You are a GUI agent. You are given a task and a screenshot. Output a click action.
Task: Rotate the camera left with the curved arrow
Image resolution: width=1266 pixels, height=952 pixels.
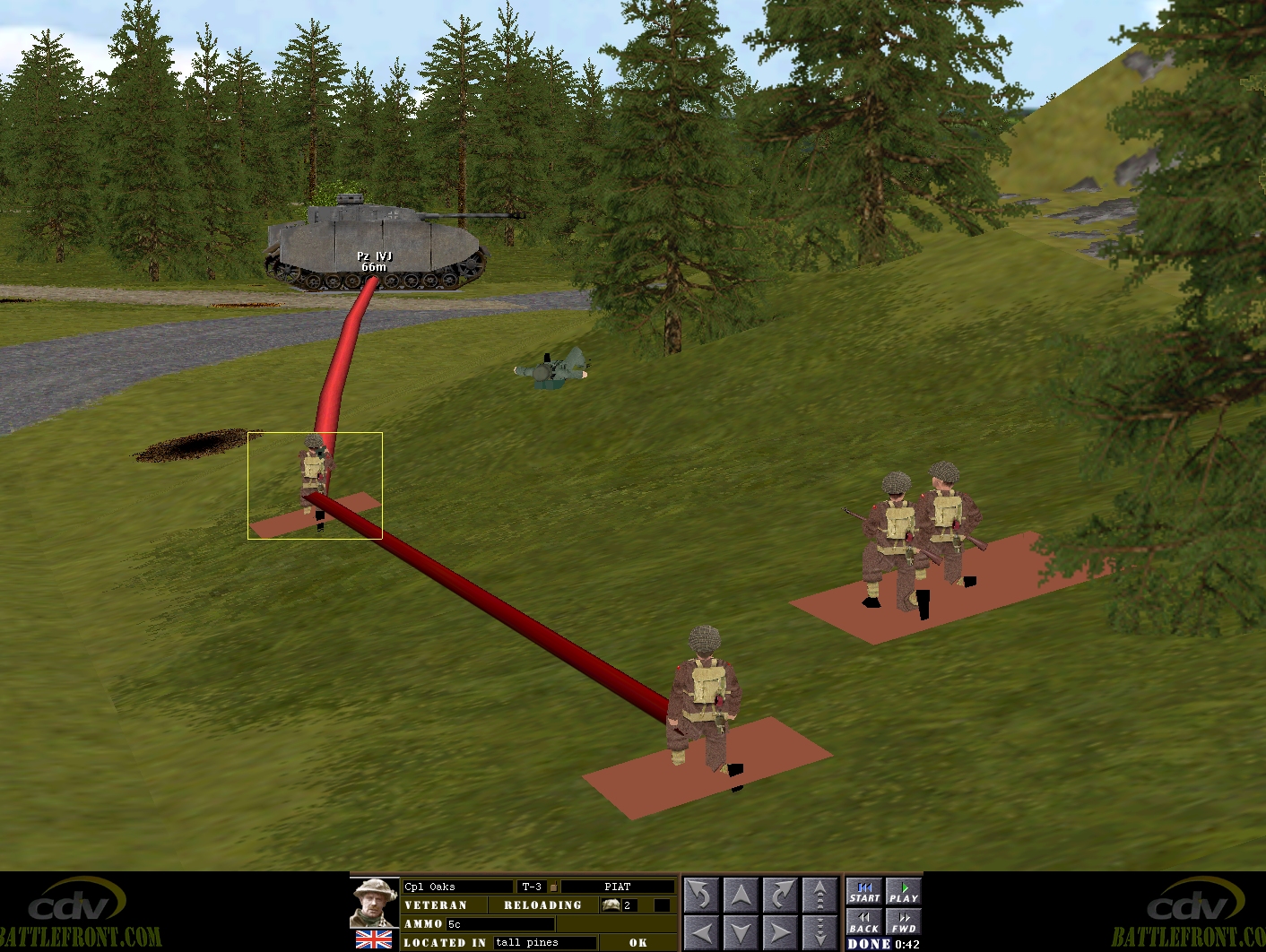click(701, 895)
